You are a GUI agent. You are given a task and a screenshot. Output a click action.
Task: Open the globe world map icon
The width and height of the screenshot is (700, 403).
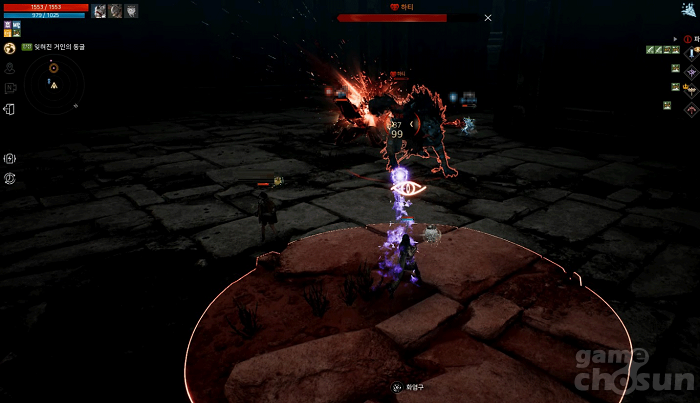[9, 48]
